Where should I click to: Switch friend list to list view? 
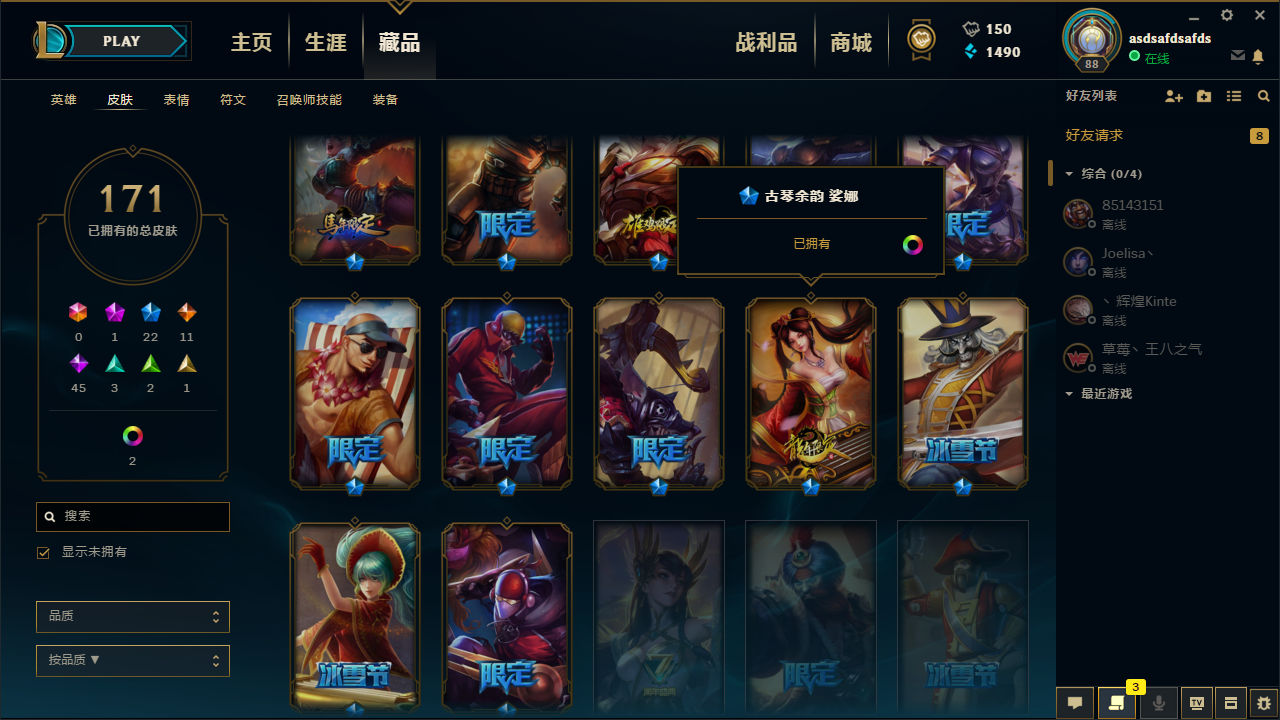tap(1233, 96)
